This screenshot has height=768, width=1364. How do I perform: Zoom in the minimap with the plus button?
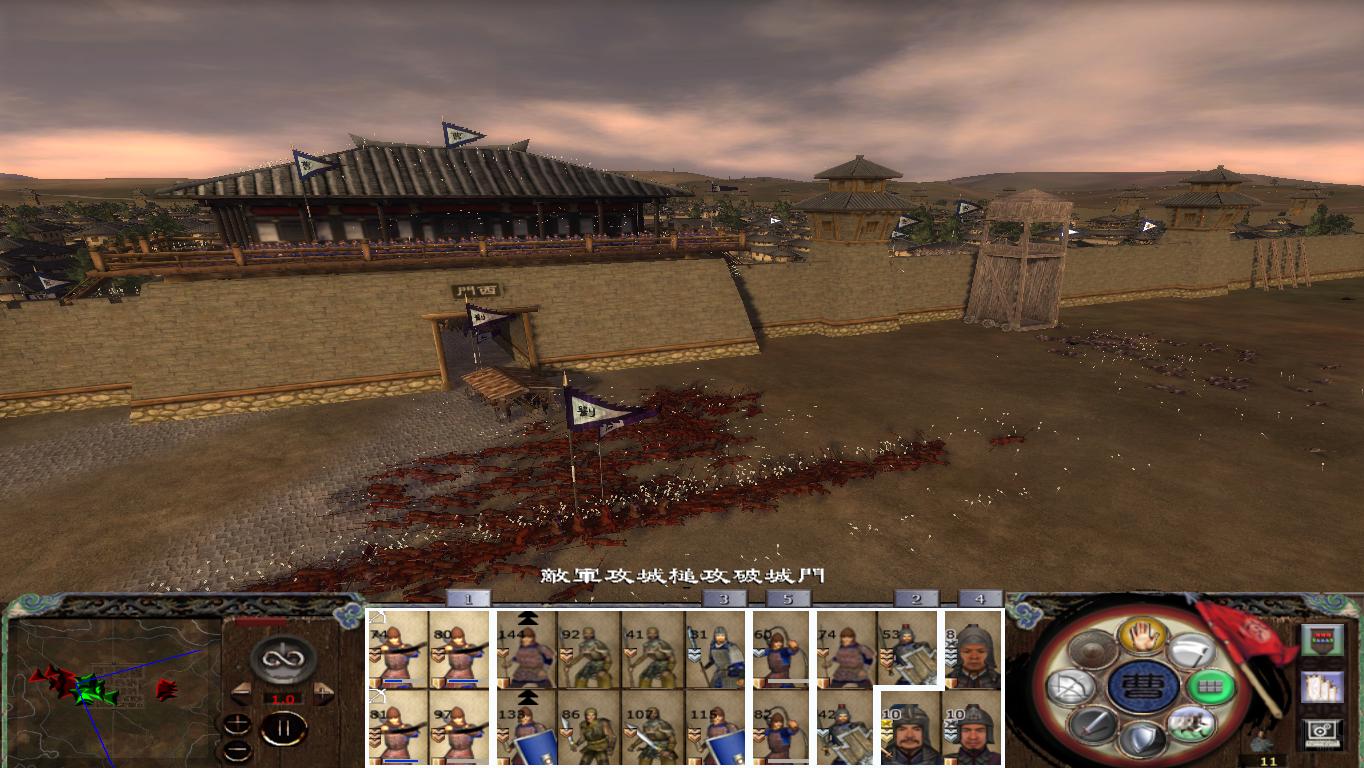click(237, 724)
